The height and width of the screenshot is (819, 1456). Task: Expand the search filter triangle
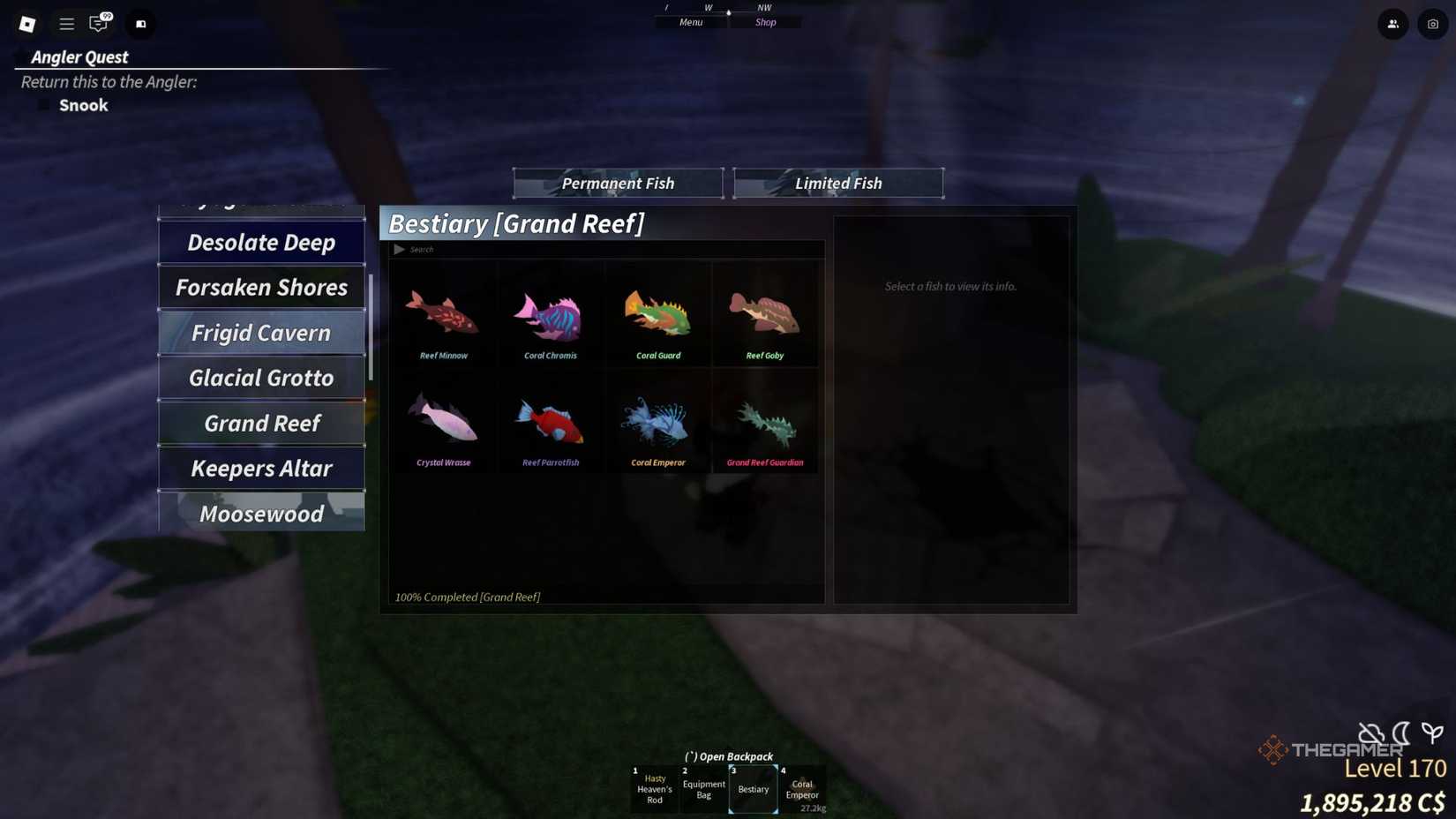400,249
